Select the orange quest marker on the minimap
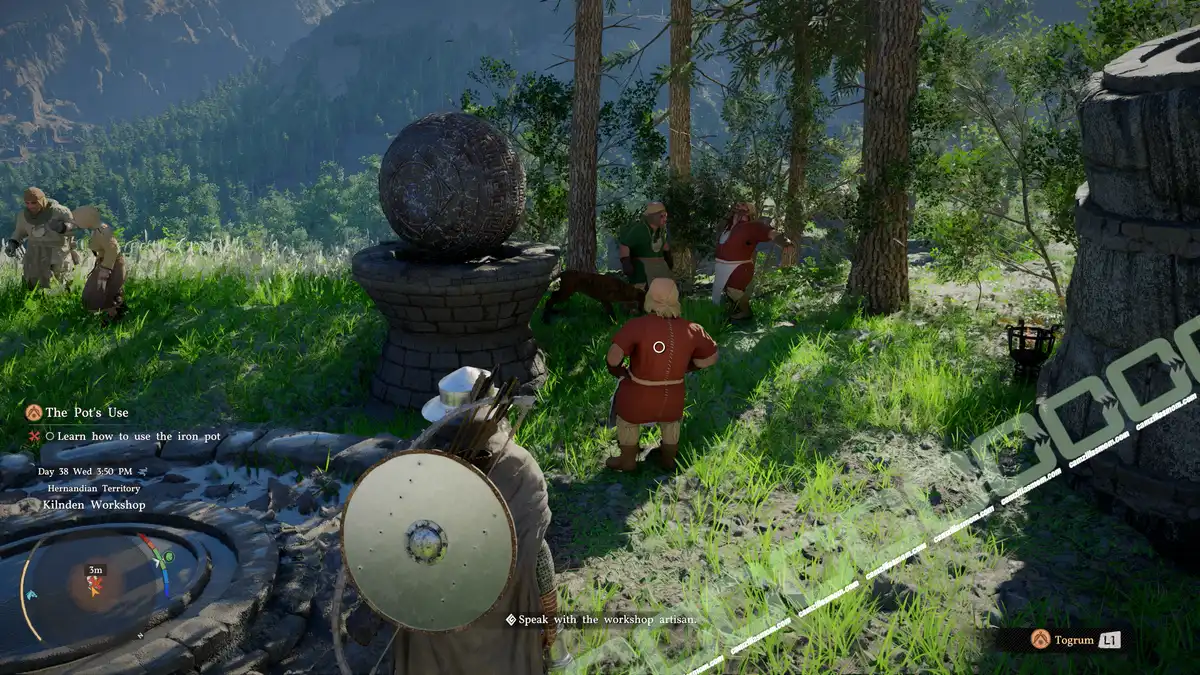The image size is (1200, 675). [95, 587]
